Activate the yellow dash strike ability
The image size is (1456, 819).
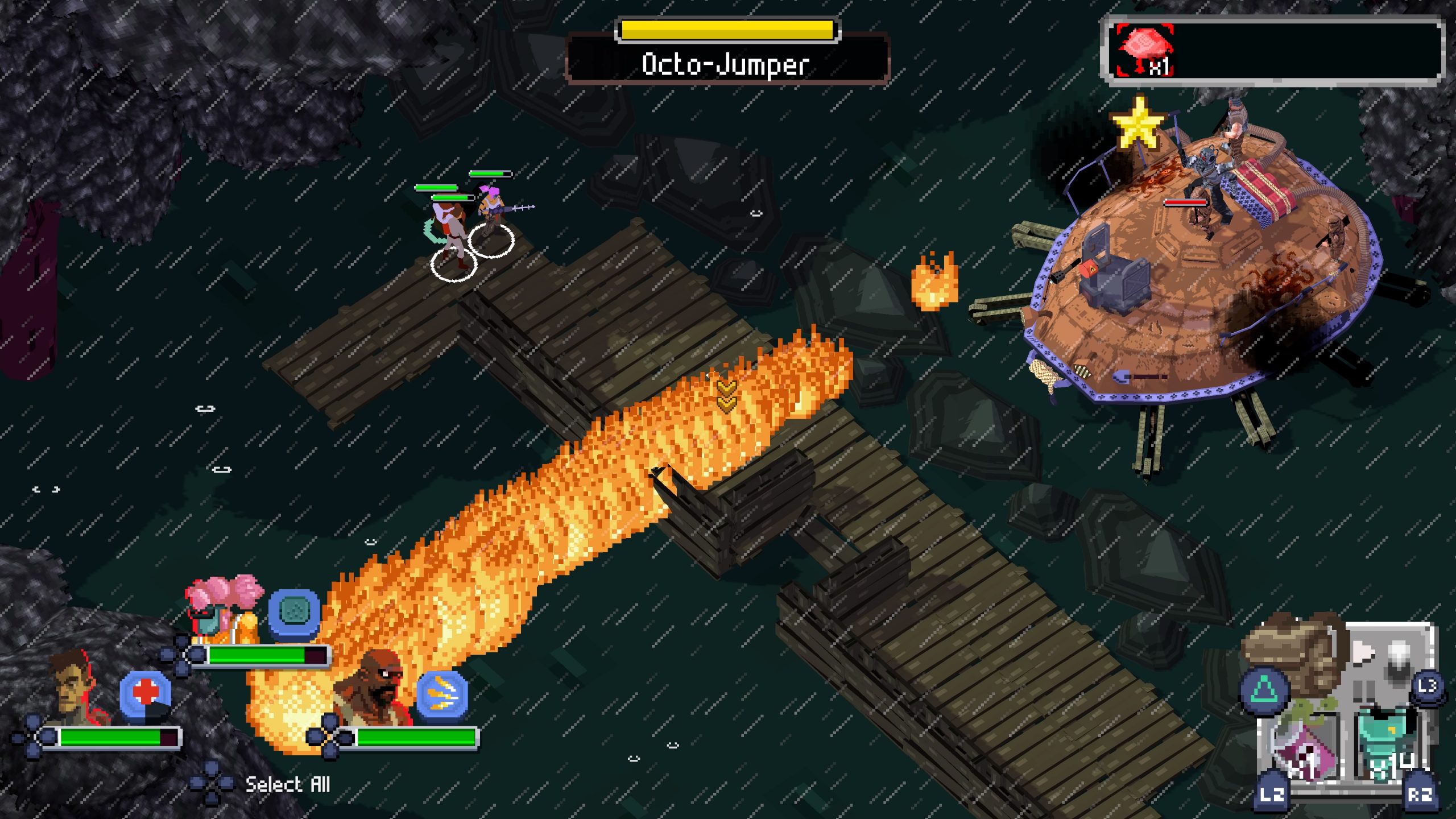[x=442, y=694]
